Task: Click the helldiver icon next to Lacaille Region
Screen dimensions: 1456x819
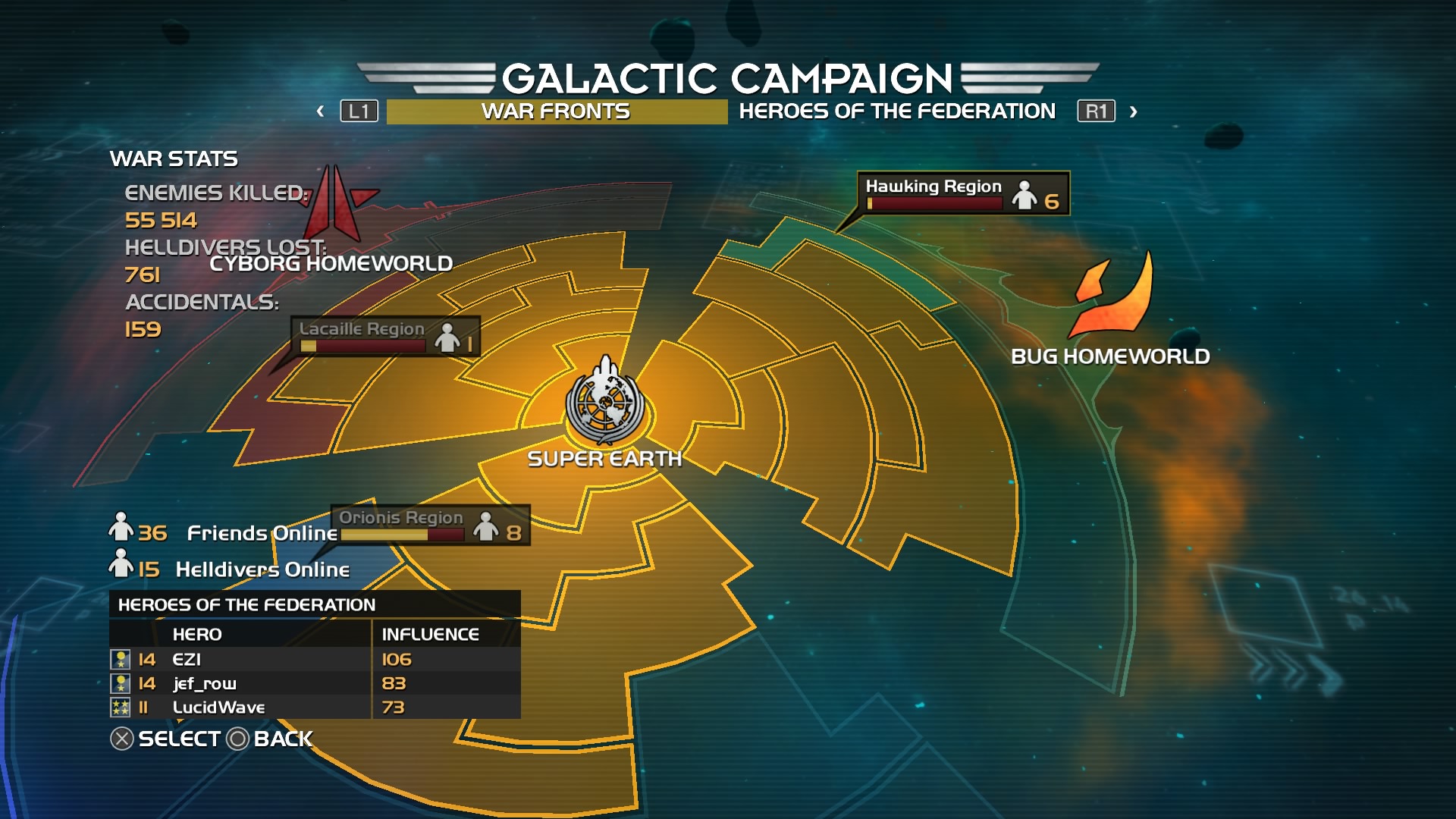Action: (x=447, y=340)
